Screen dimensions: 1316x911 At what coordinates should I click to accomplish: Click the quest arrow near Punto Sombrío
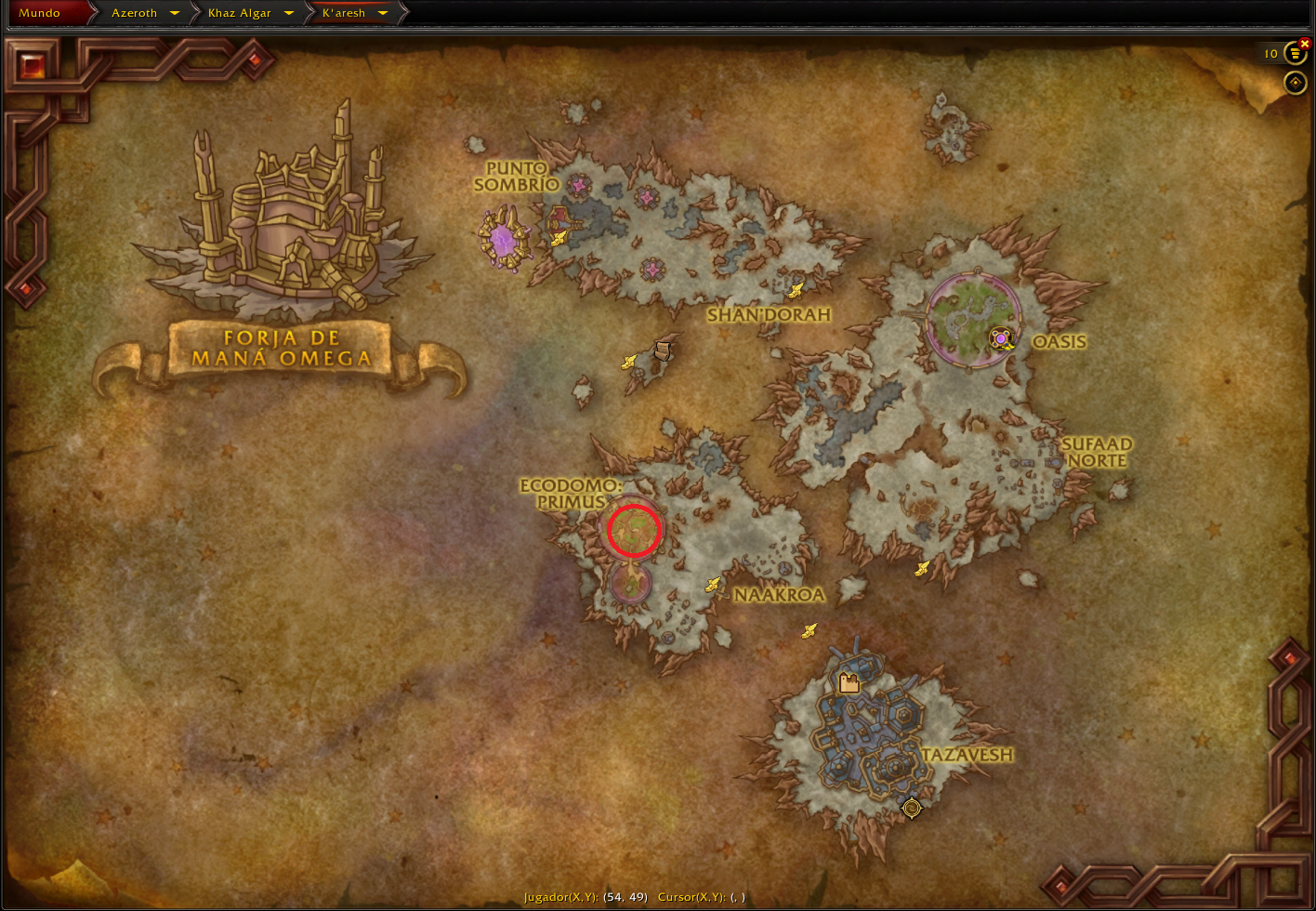(557, 237)
